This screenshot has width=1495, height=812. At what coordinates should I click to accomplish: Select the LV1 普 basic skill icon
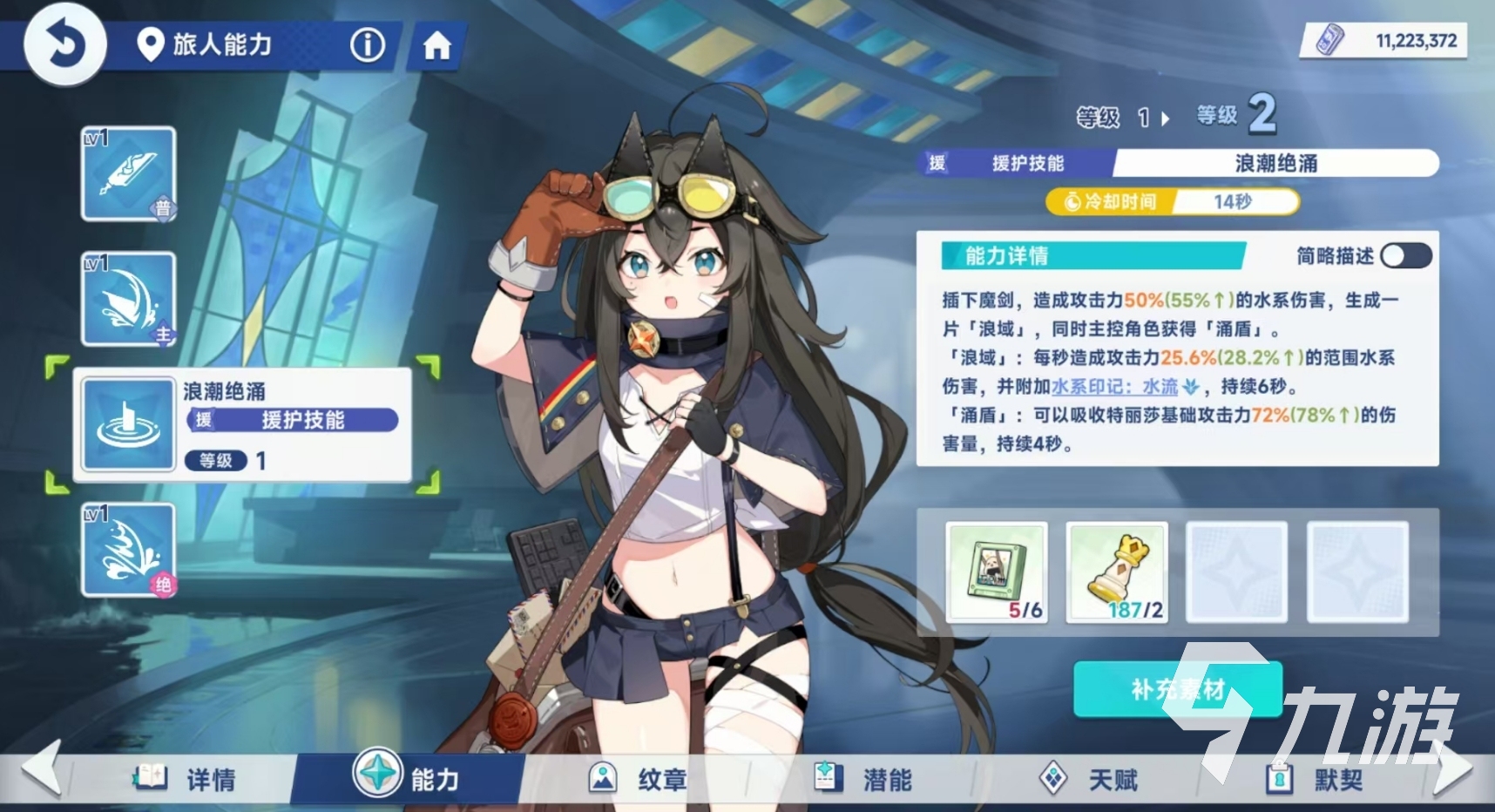(128, 174)
